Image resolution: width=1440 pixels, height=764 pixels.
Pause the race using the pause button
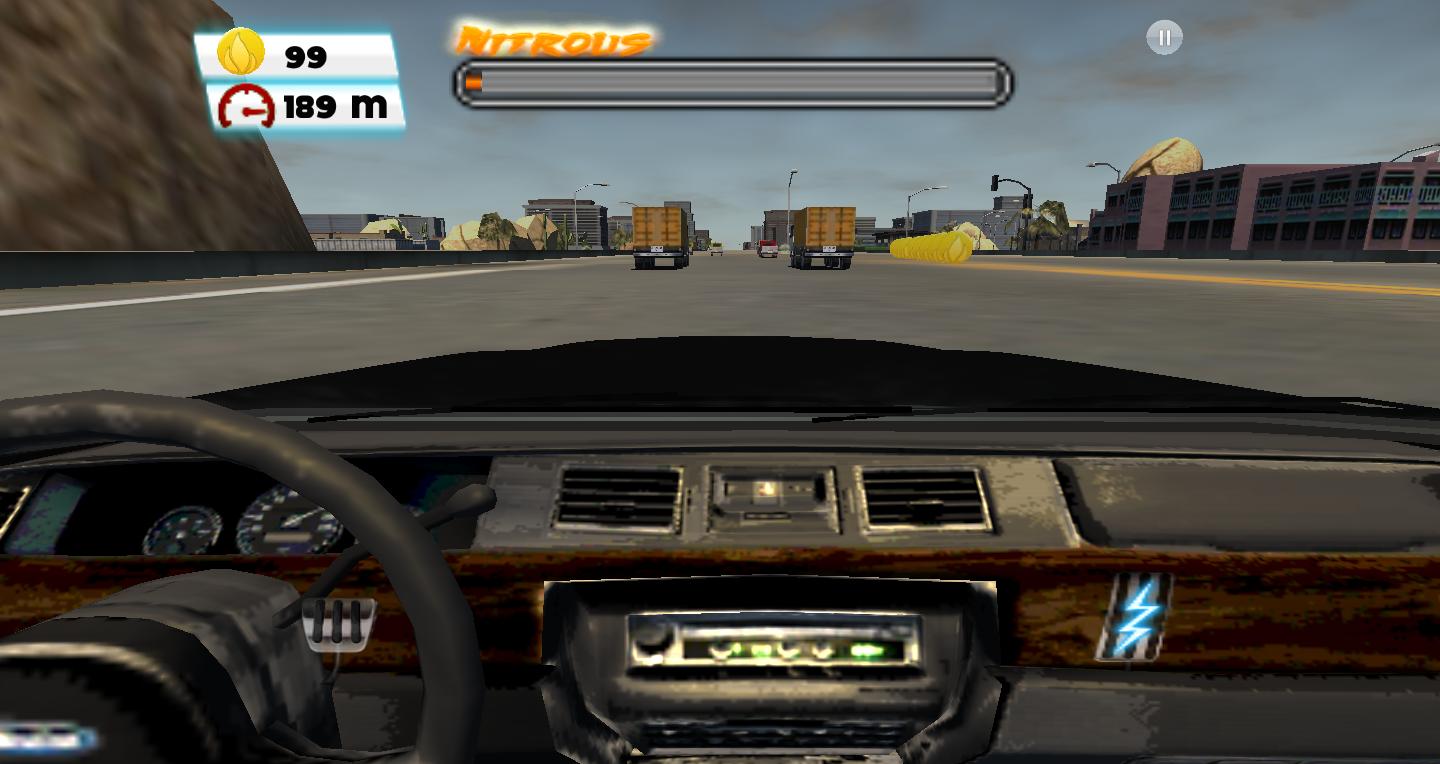click(1163, 37)
